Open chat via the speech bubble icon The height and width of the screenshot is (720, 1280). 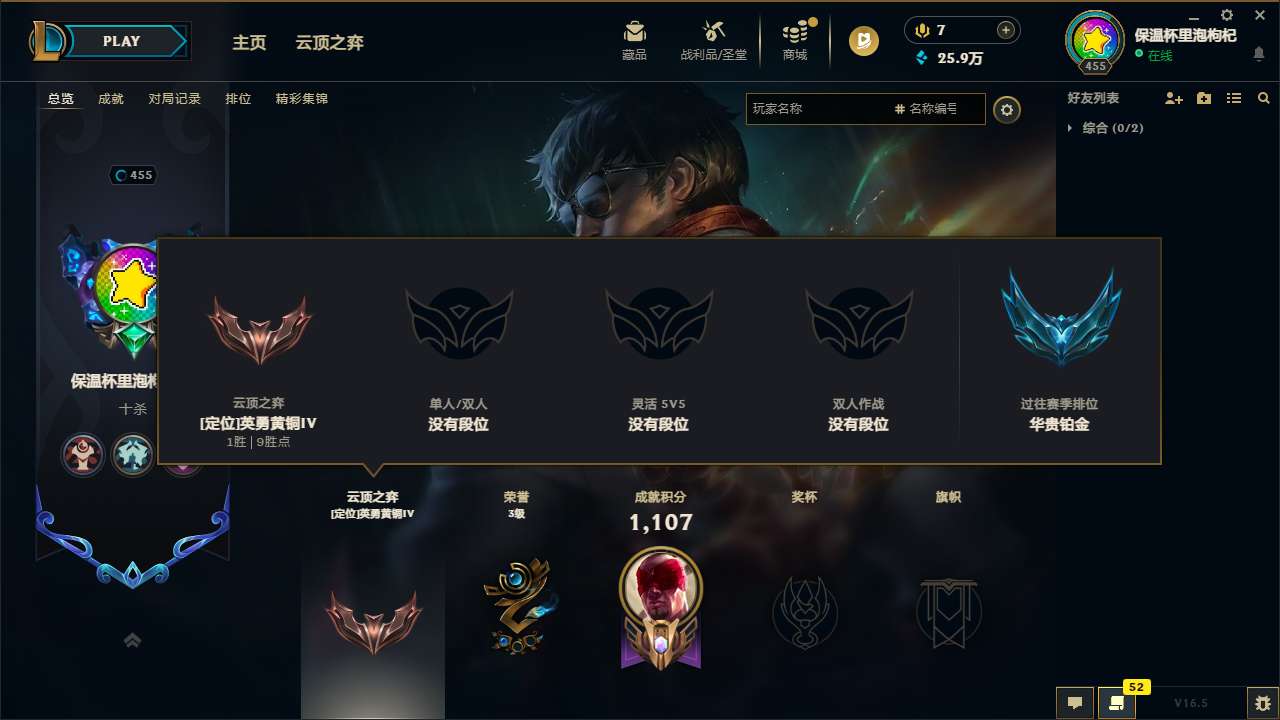pos(1074,703)
